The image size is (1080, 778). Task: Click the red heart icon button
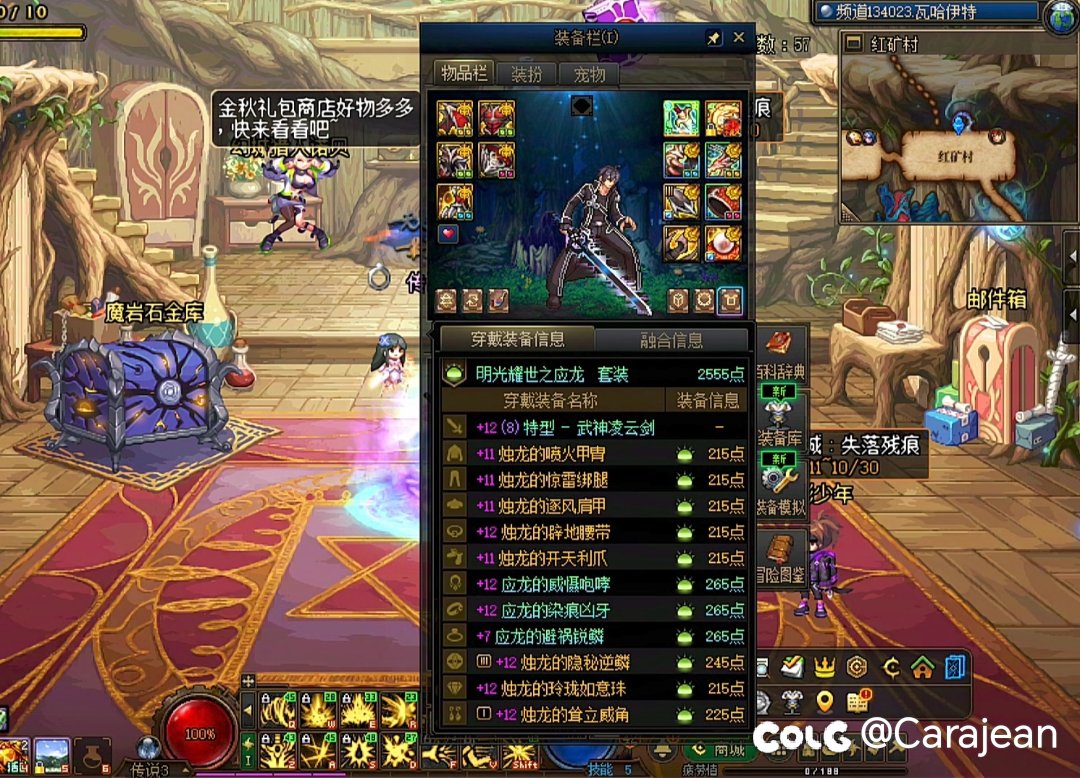(447, 233)
